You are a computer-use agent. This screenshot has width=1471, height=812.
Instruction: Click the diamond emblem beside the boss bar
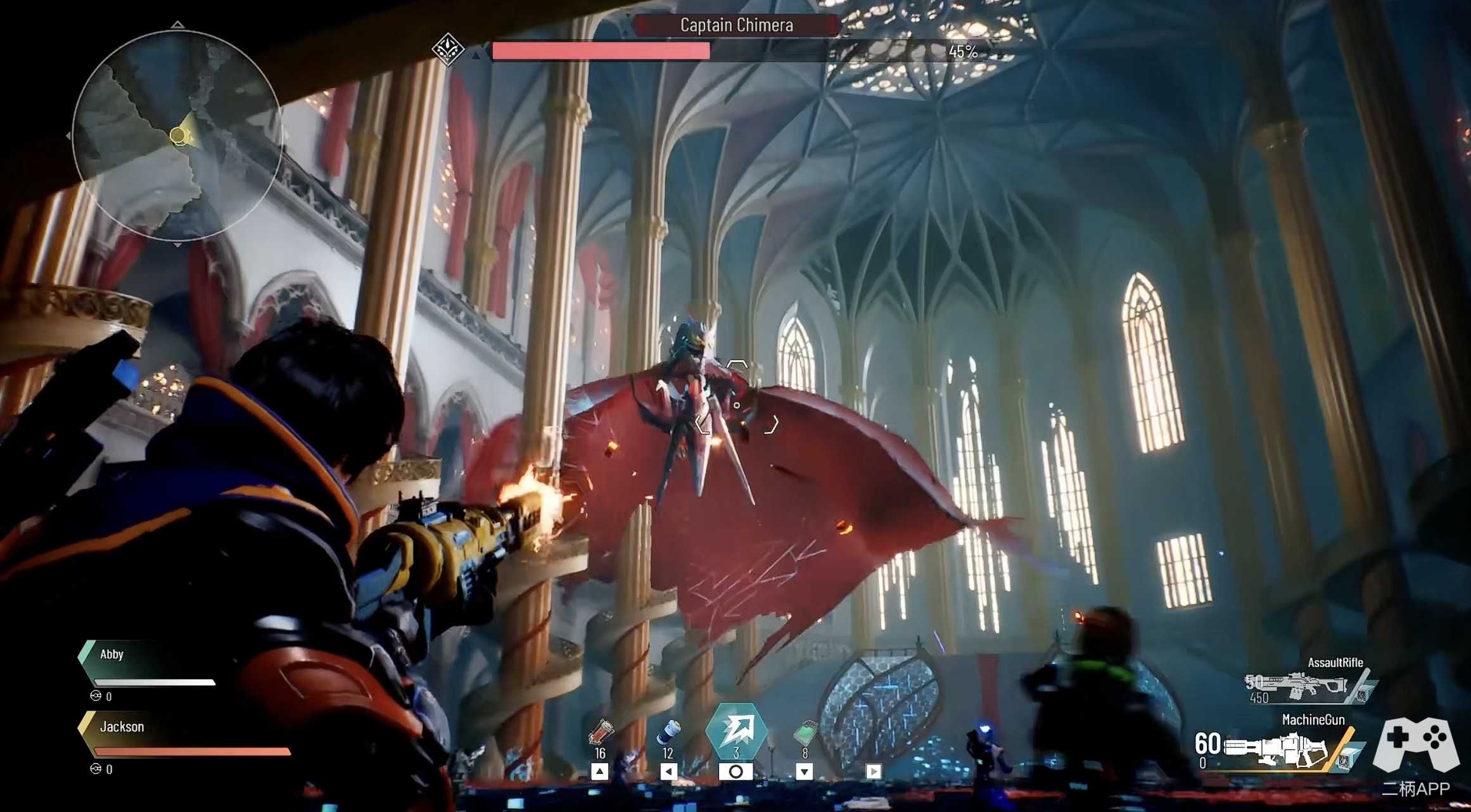coord(448,49)
